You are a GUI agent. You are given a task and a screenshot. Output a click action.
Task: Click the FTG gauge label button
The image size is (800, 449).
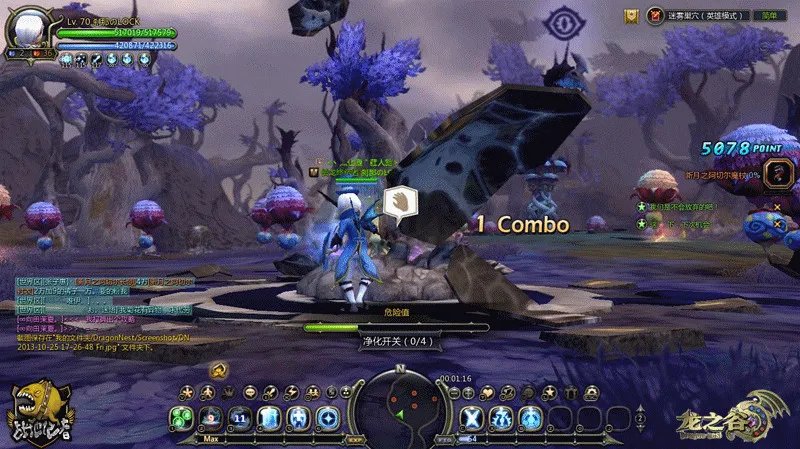point(447,438)
